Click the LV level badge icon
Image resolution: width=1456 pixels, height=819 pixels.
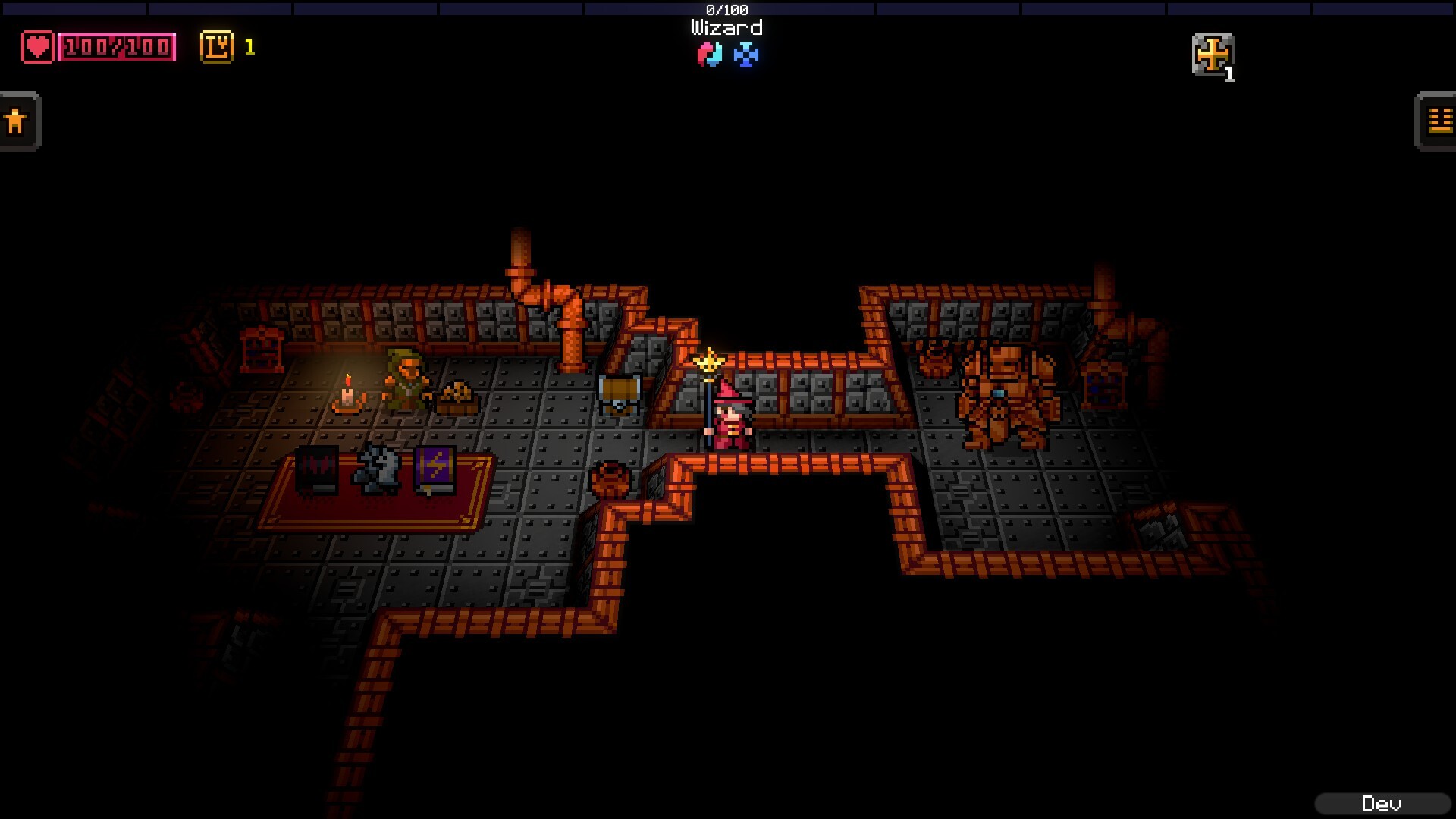pyautogui.click(x=215, y=47)
